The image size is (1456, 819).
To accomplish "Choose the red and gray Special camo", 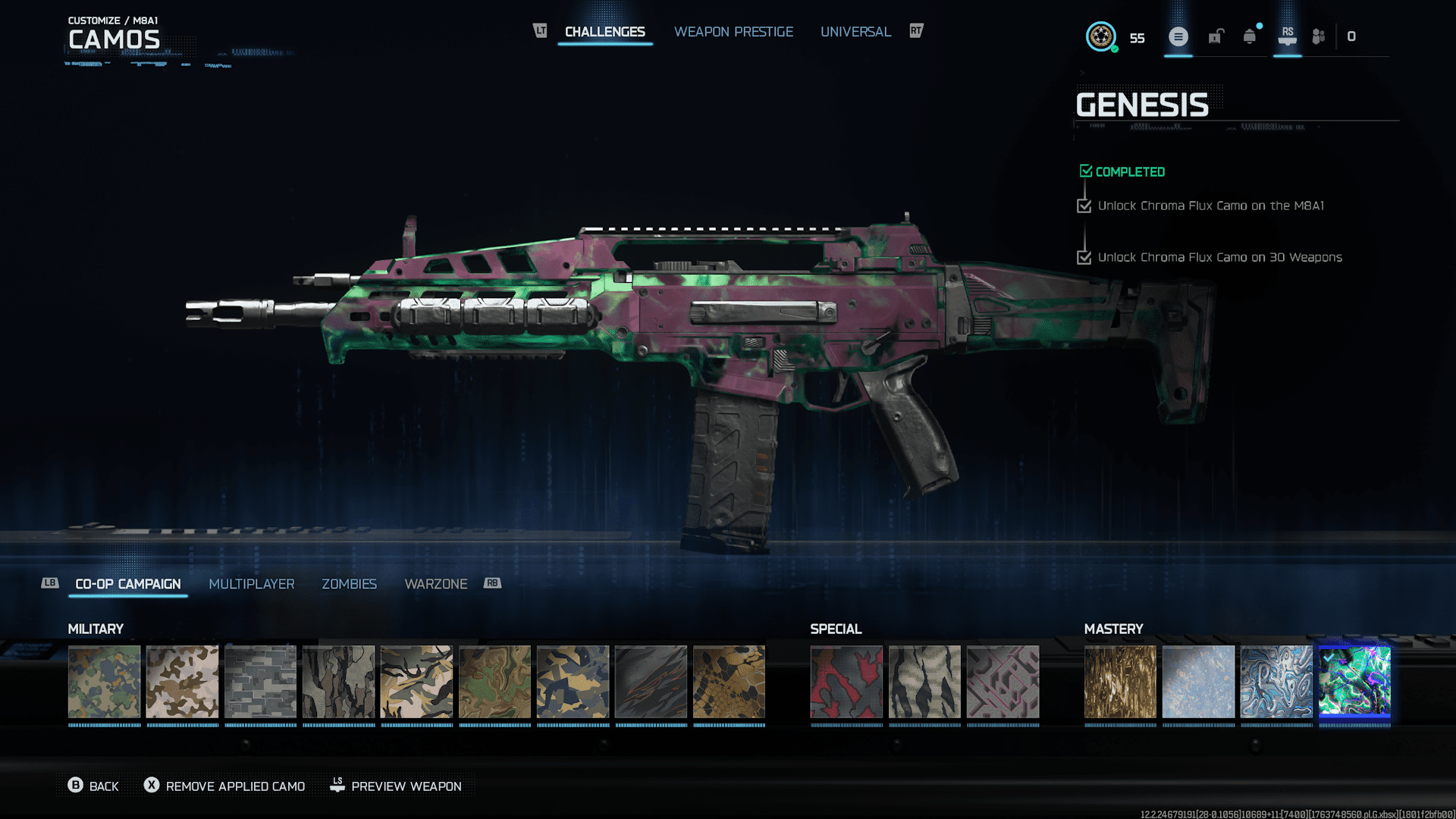I will (x=846, y=682).
